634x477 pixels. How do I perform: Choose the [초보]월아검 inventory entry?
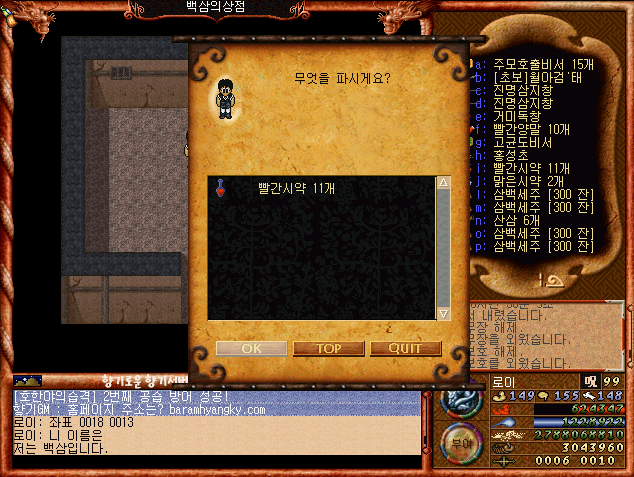pos(532,77)
